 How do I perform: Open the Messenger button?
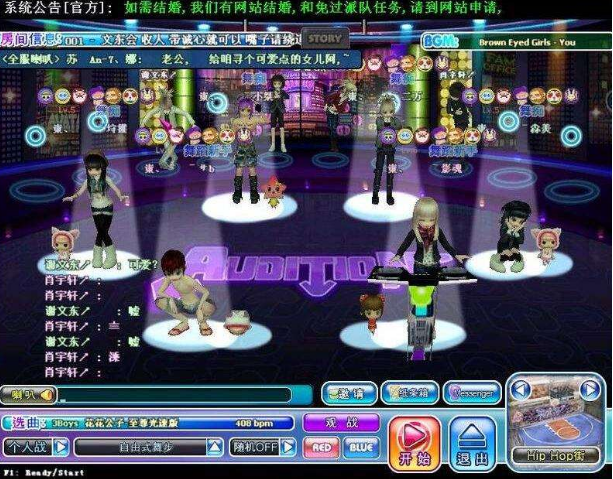tap(471, 394)
